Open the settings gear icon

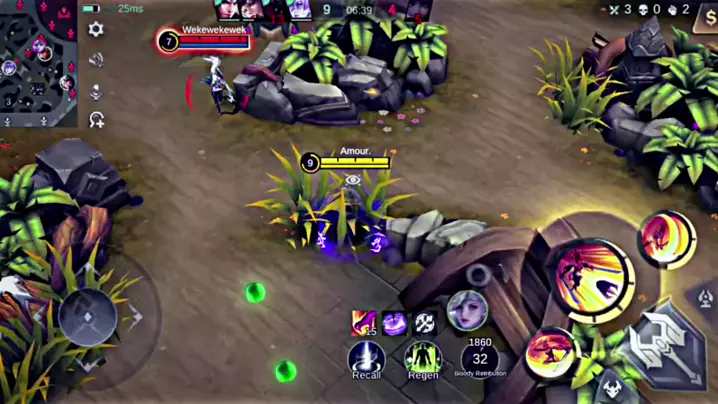pos(96,30)
